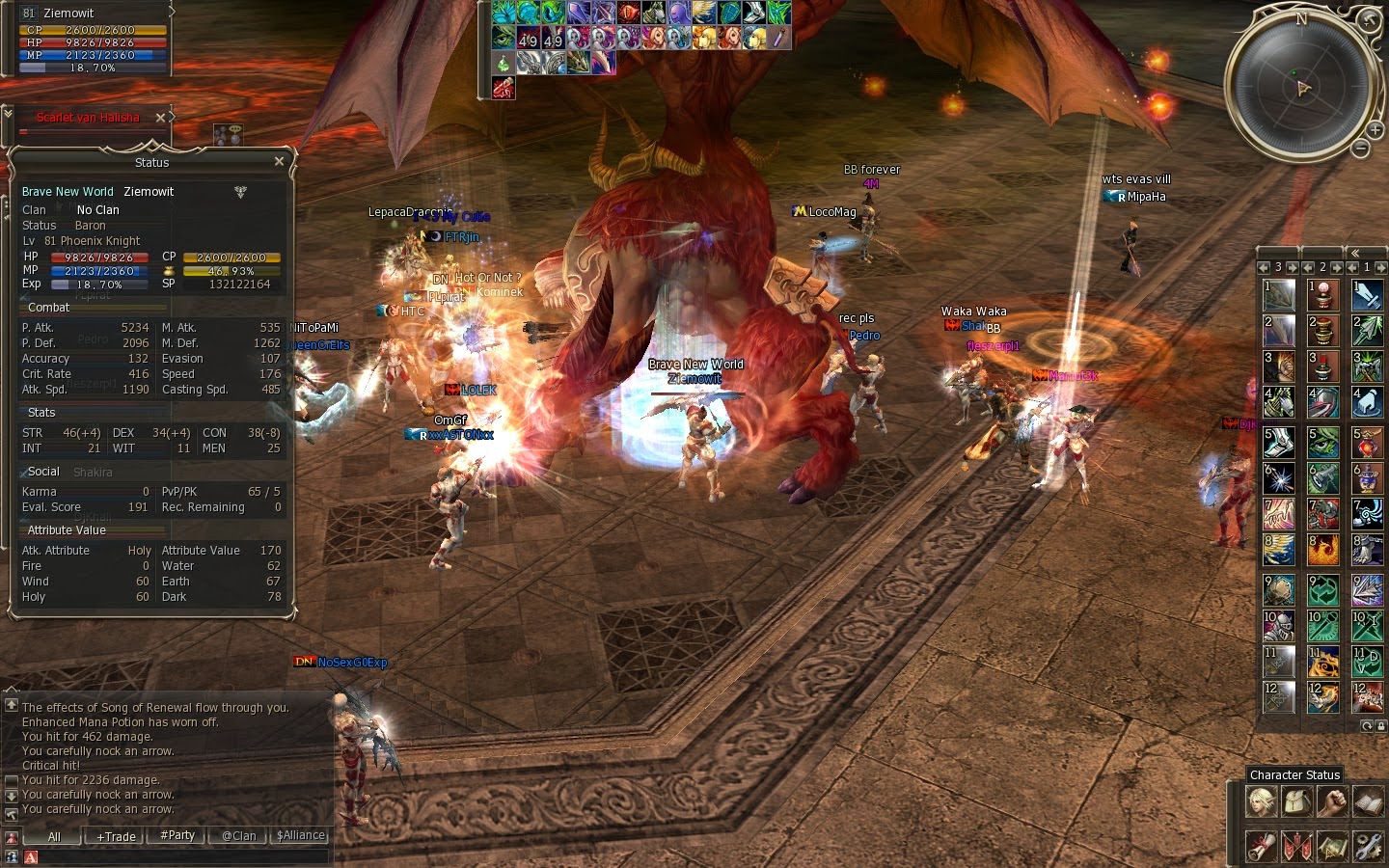Open the quest scroll icon in Character Status

tap(1261, 846)
